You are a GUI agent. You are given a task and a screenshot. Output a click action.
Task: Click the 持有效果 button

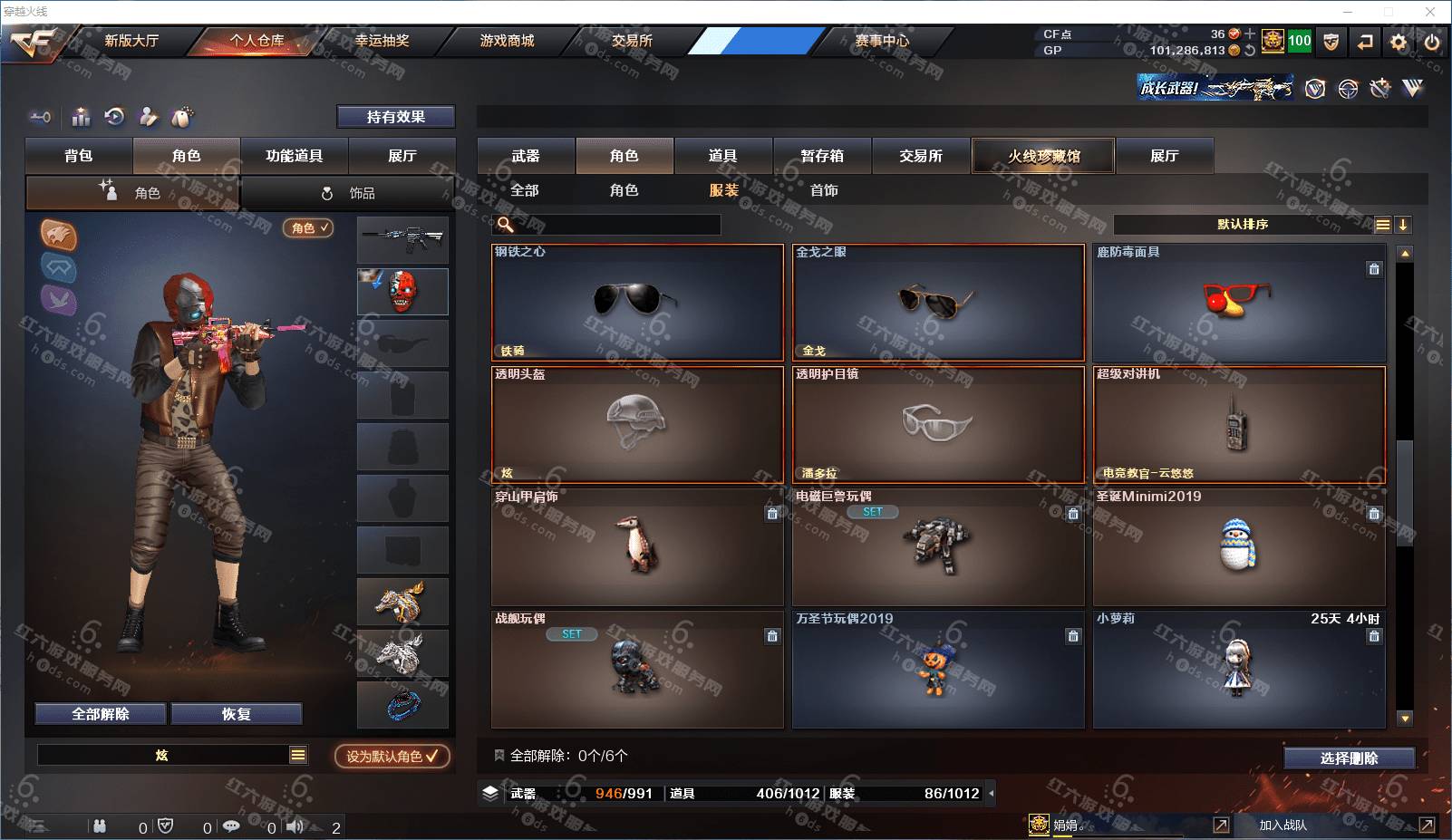click(x=396, y=117)
